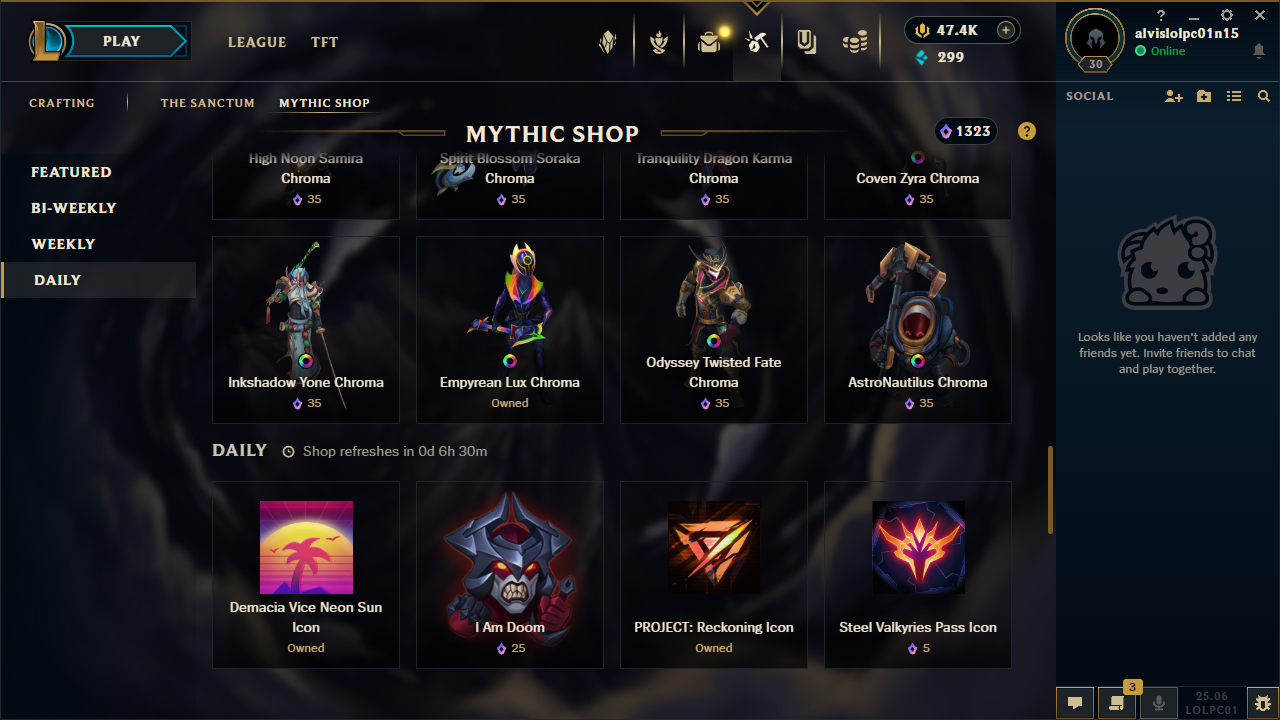Pick the Odyssey Twisted Fate Chroma
The height and width of the screenshot is (720, 1280).
714,329
